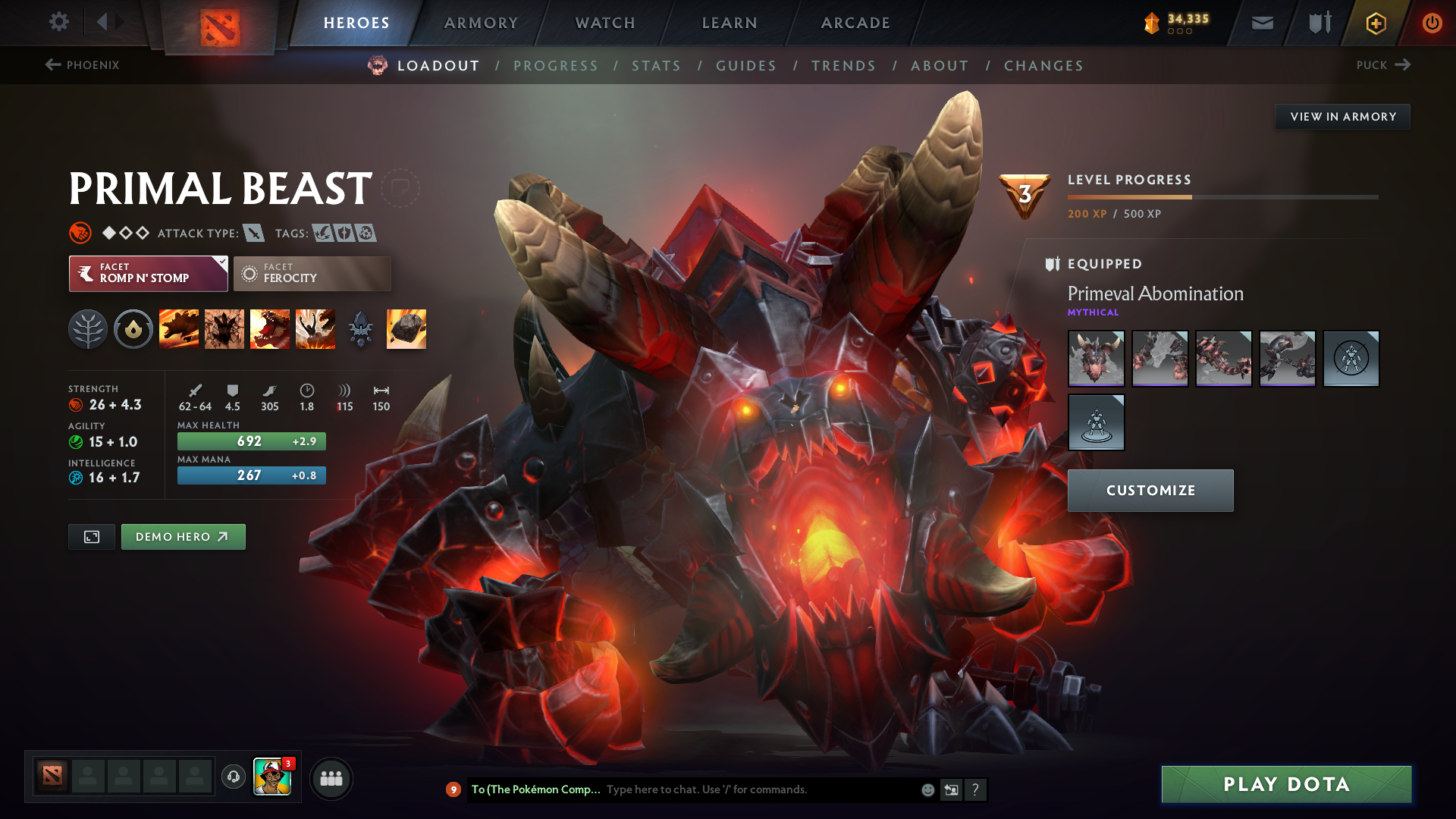Viewport: 1456px width, 819px height.
Task: Click the Demo Hero button
Action: point(183,536)
